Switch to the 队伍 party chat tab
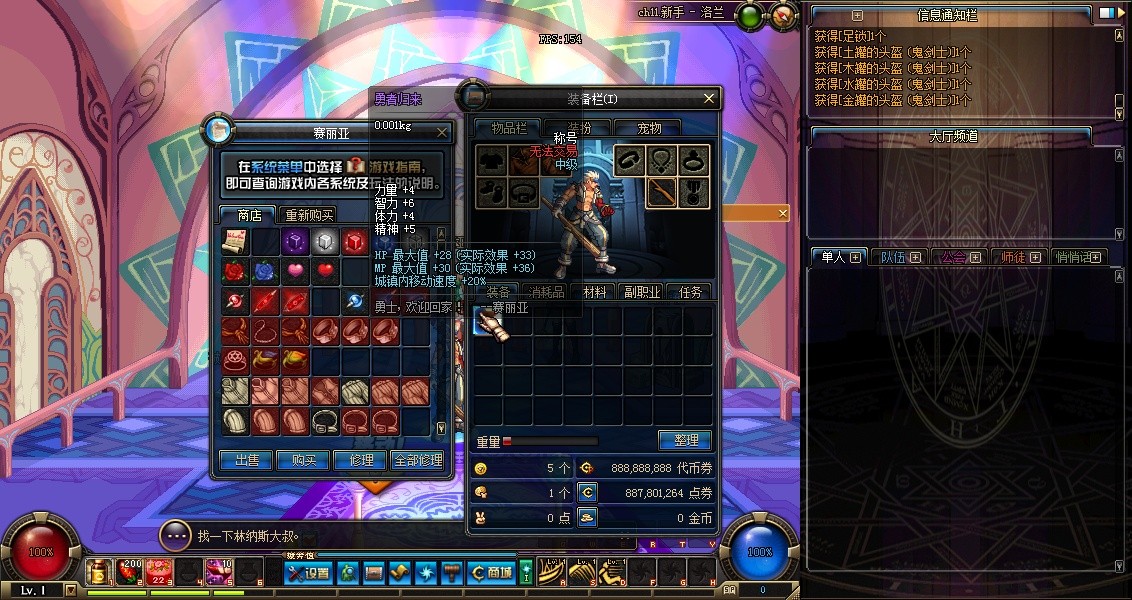 898,257
